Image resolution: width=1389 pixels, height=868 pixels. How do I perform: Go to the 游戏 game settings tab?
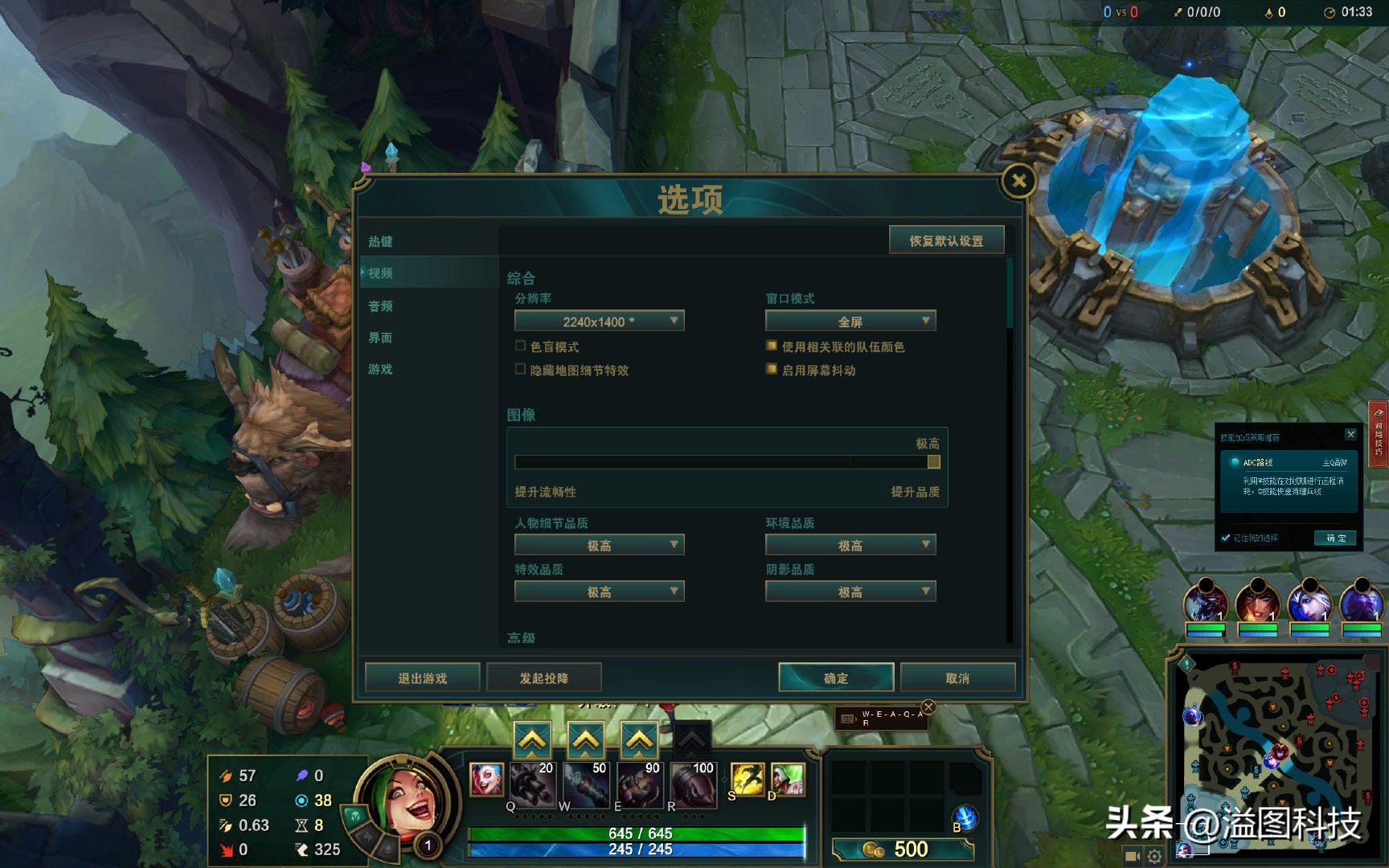(x=380, y=370)
